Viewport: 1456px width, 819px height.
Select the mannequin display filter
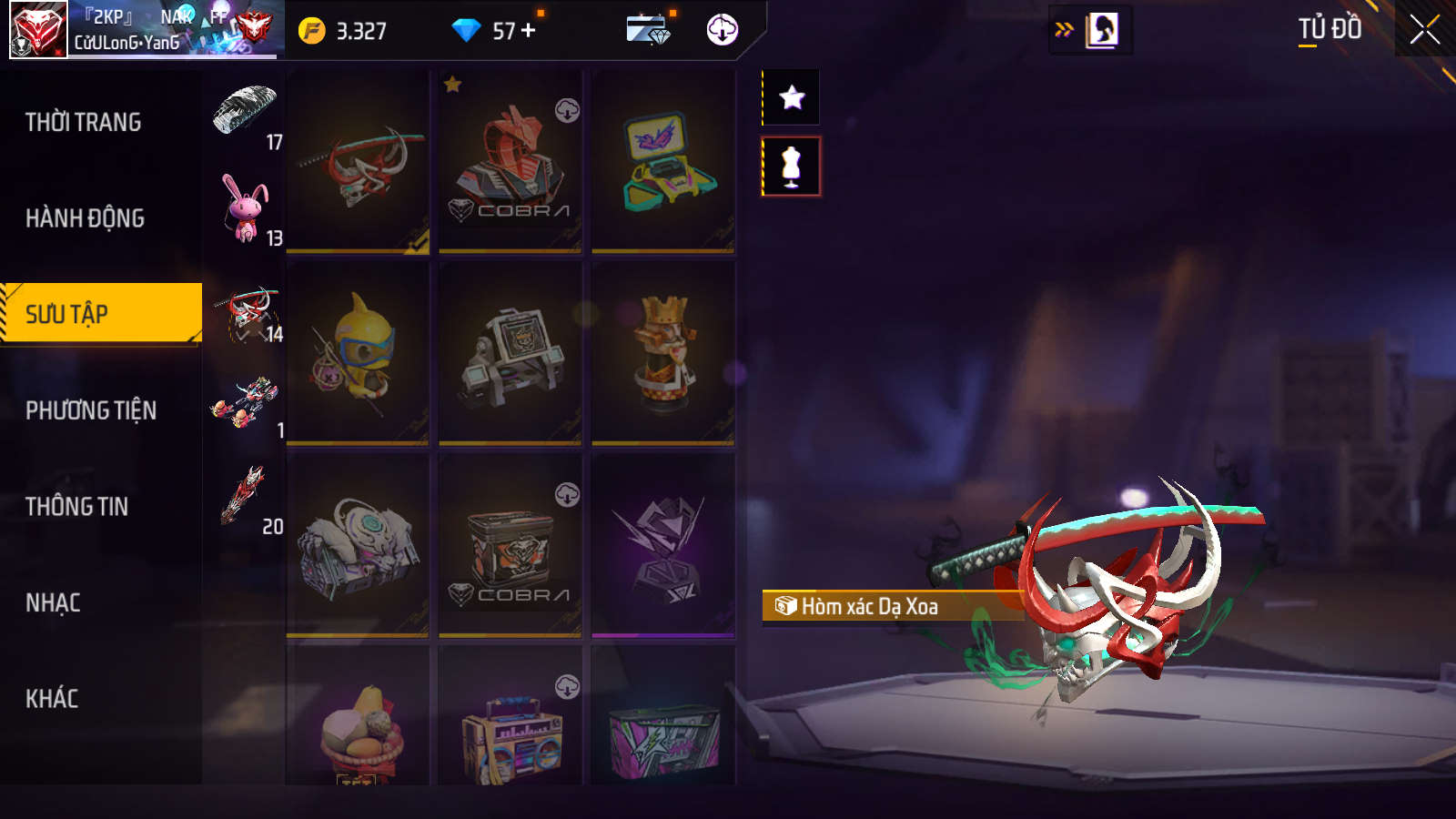(792, 167)
